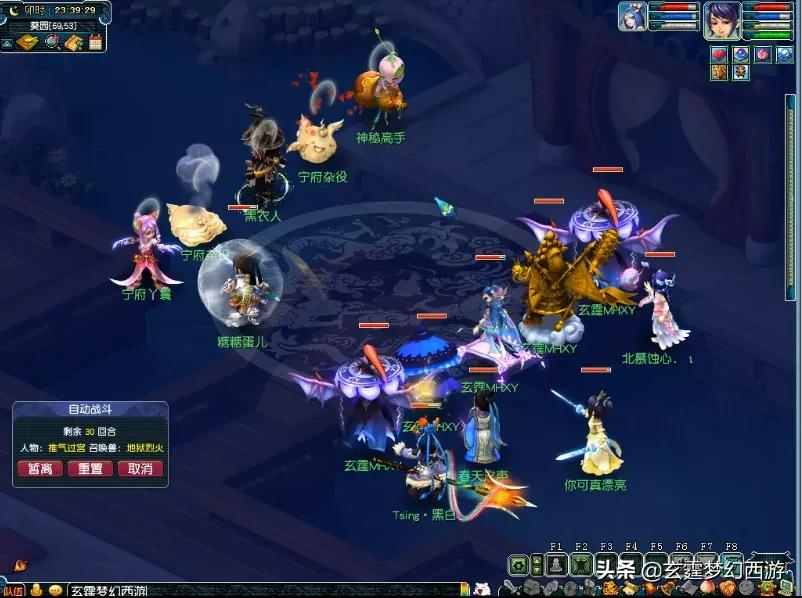This screenshot has height=598, width=802.
Task: Open the purple-haired character portrait
Action: click(720, 20)
